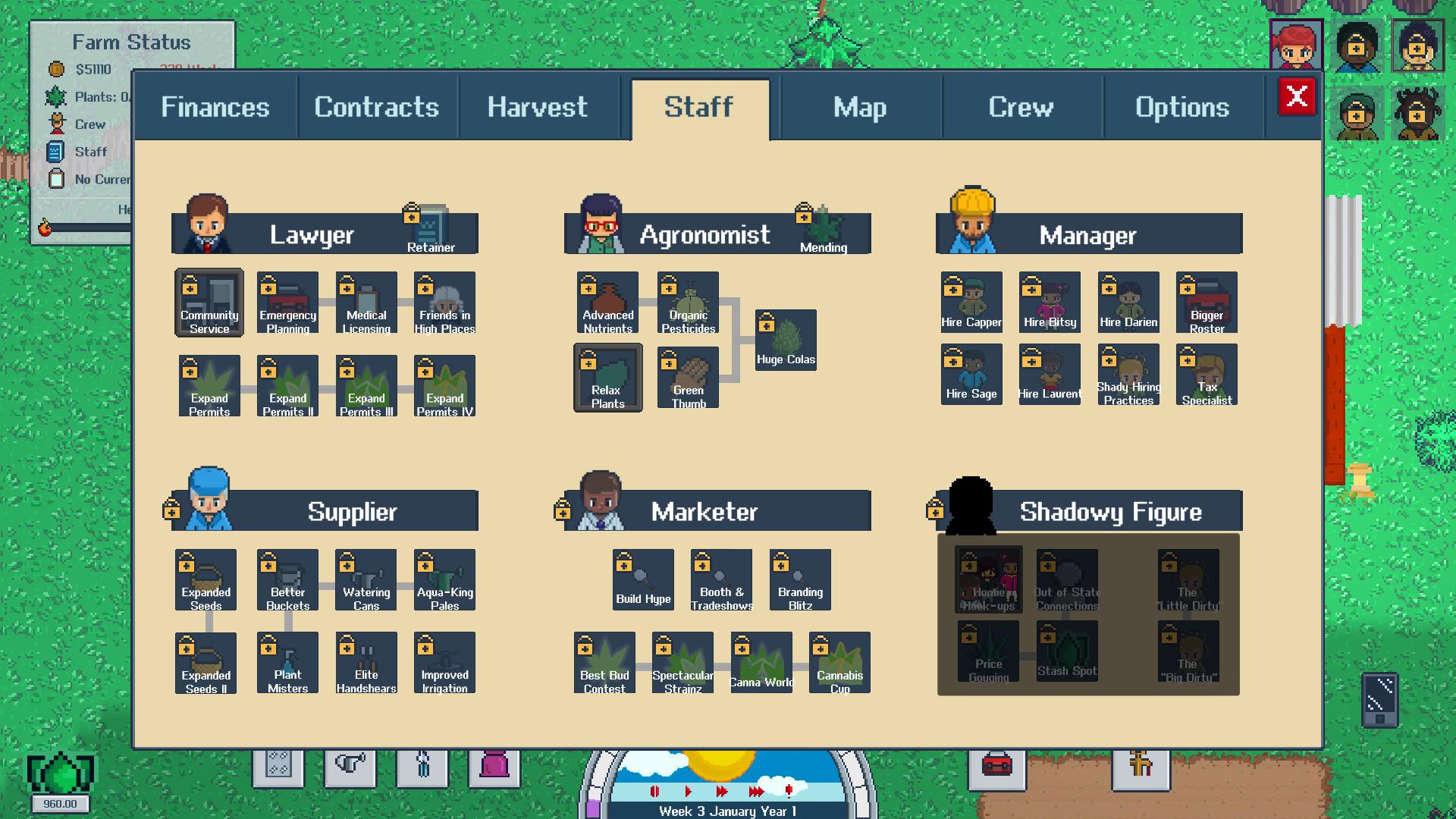1456x819 pixels.
Task: Open the Map tab
Action: tap(860, 107)
